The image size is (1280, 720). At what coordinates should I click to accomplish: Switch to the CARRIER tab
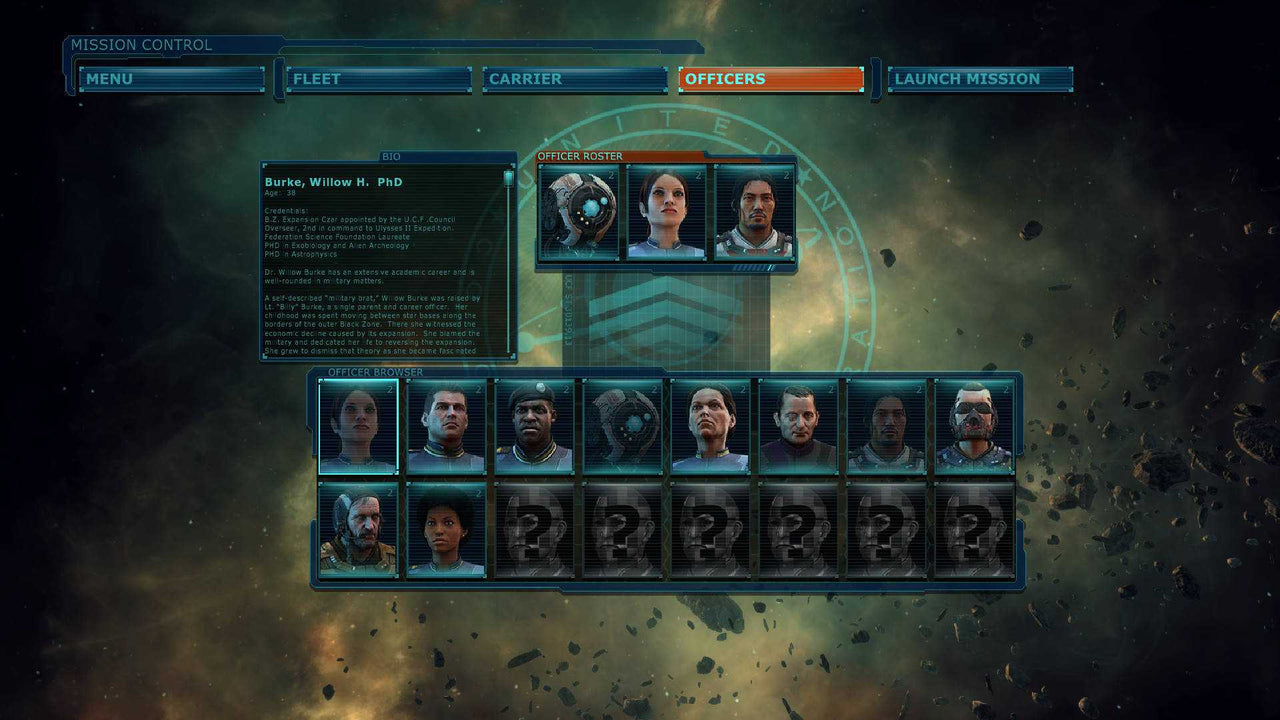tap(574, 79)
